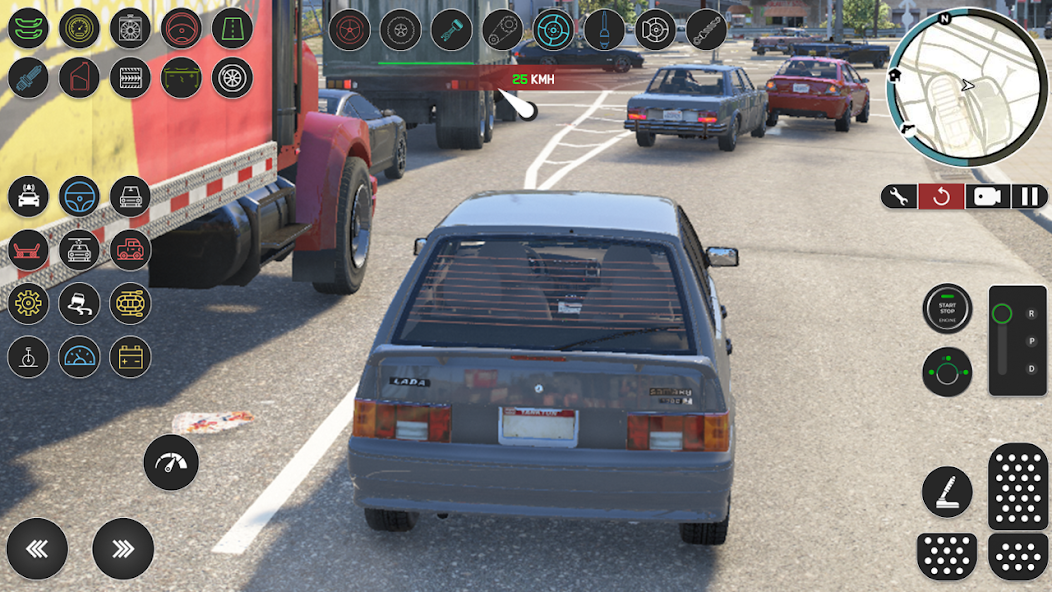Activate the cyan brake disc icon
This screenshot has width=1052, height=592.
pos(553,29)
